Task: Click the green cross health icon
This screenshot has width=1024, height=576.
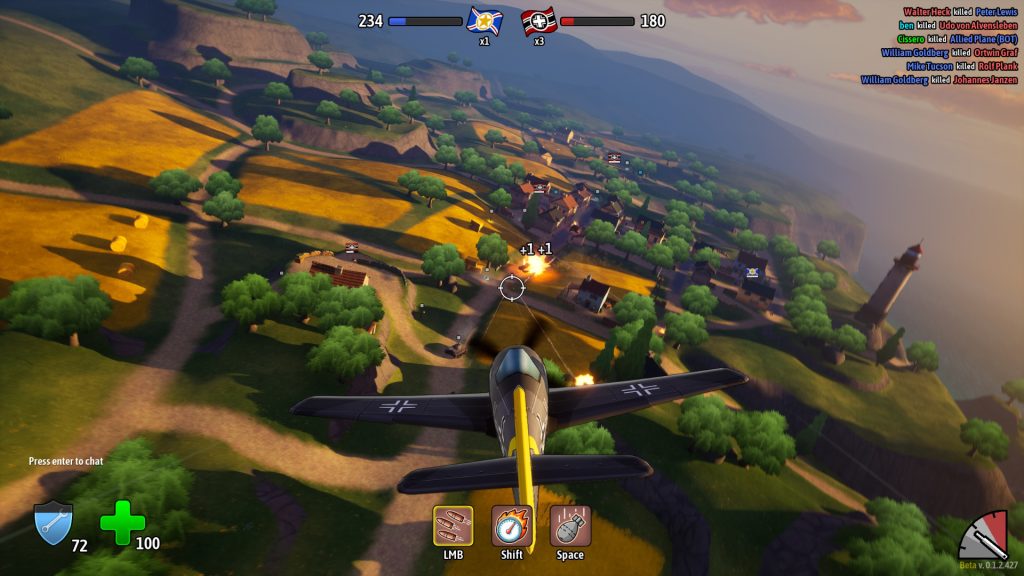Action: click(122, 523)
